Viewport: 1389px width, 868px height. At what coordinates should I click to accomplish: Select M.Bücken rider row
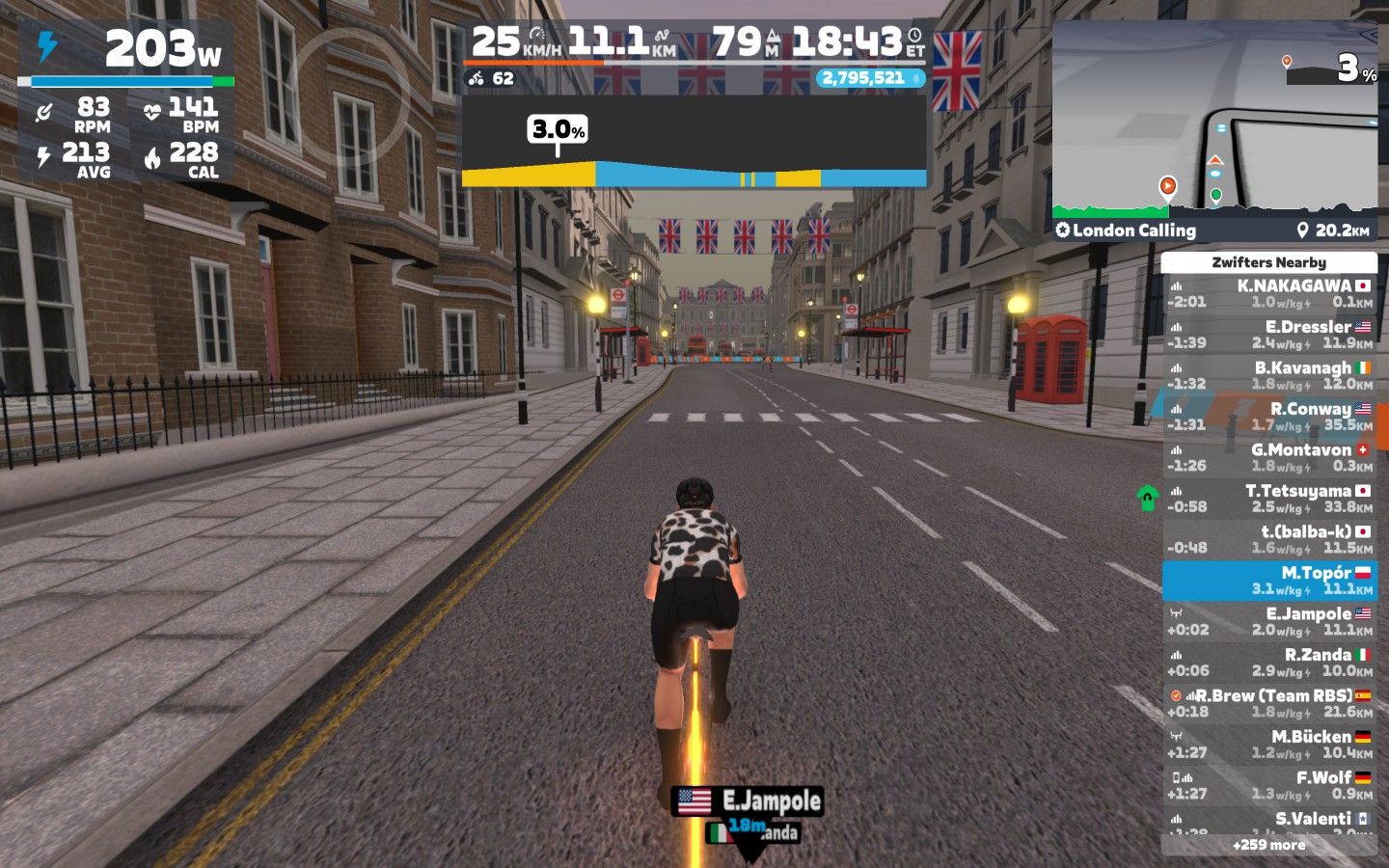[1268, 745]
